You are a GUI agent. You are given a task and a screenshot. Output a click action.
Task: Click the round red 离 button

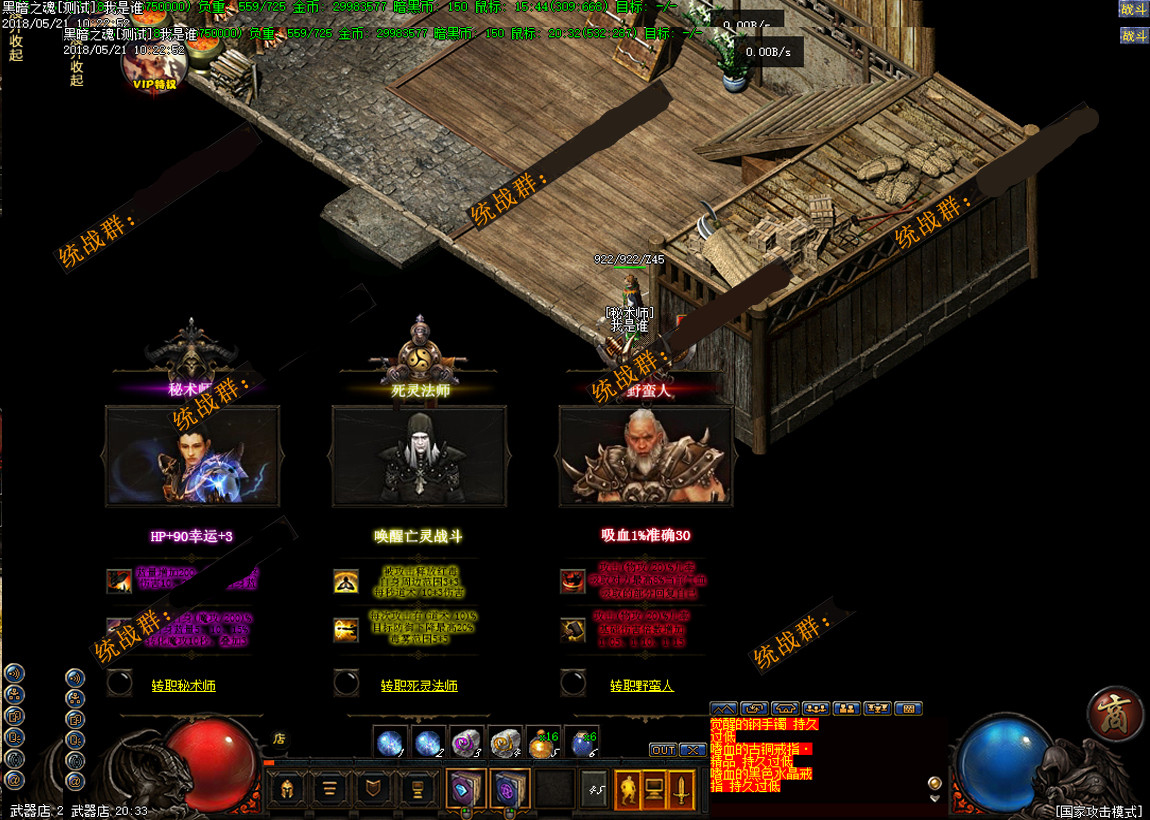[x=1114, y=714]
